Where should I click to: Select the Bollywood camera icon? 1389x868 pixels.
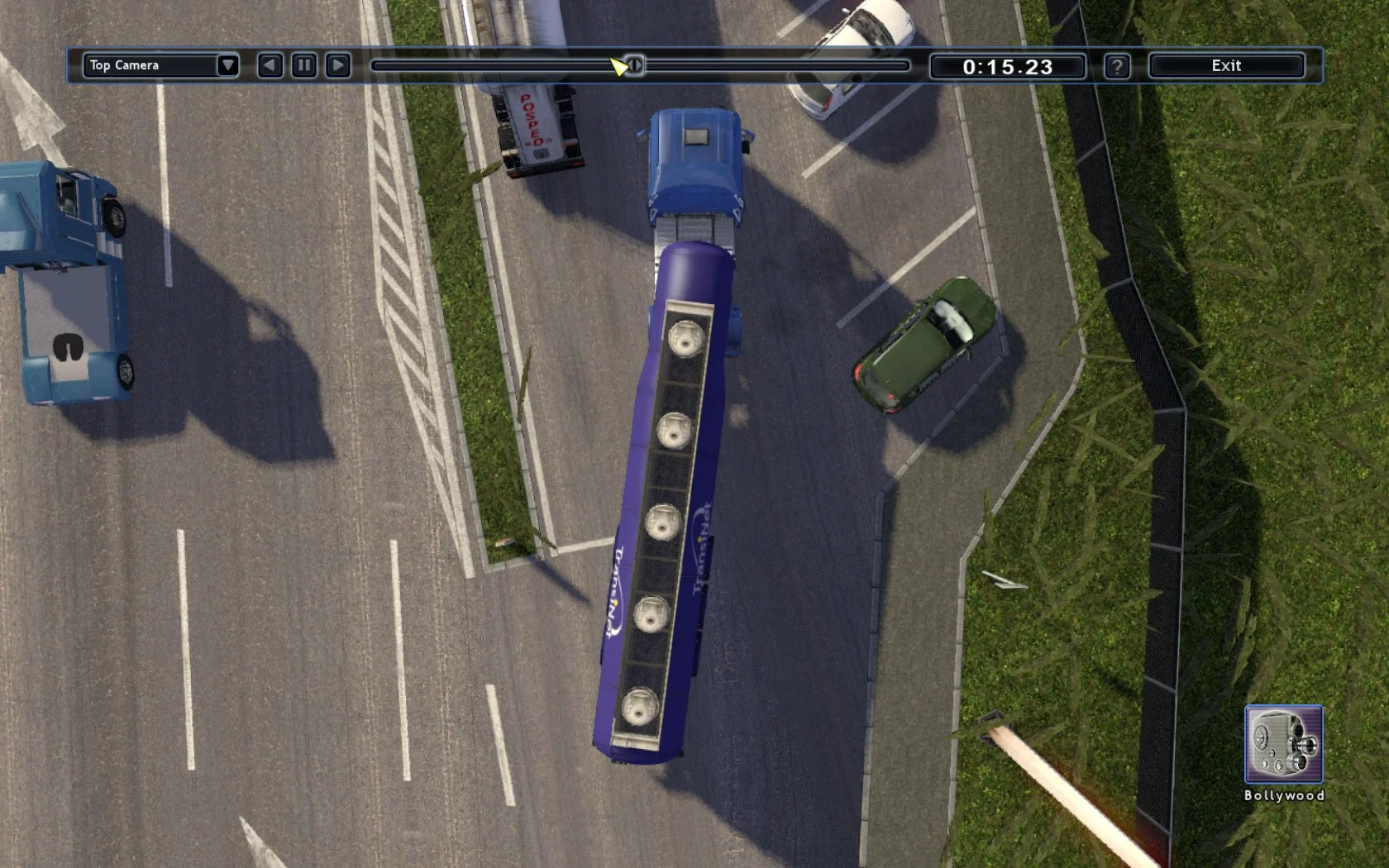tap(1283, 744)
